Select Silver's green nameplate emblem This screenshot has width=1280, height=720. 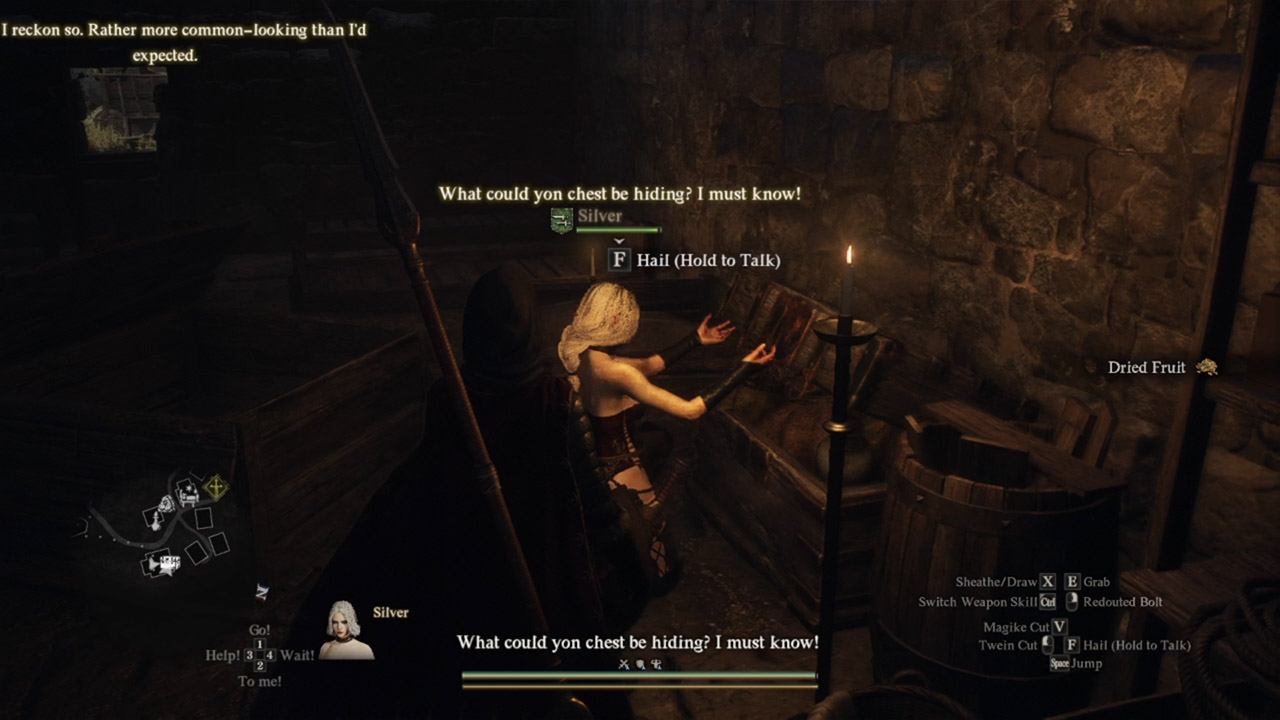pos(562,220)
